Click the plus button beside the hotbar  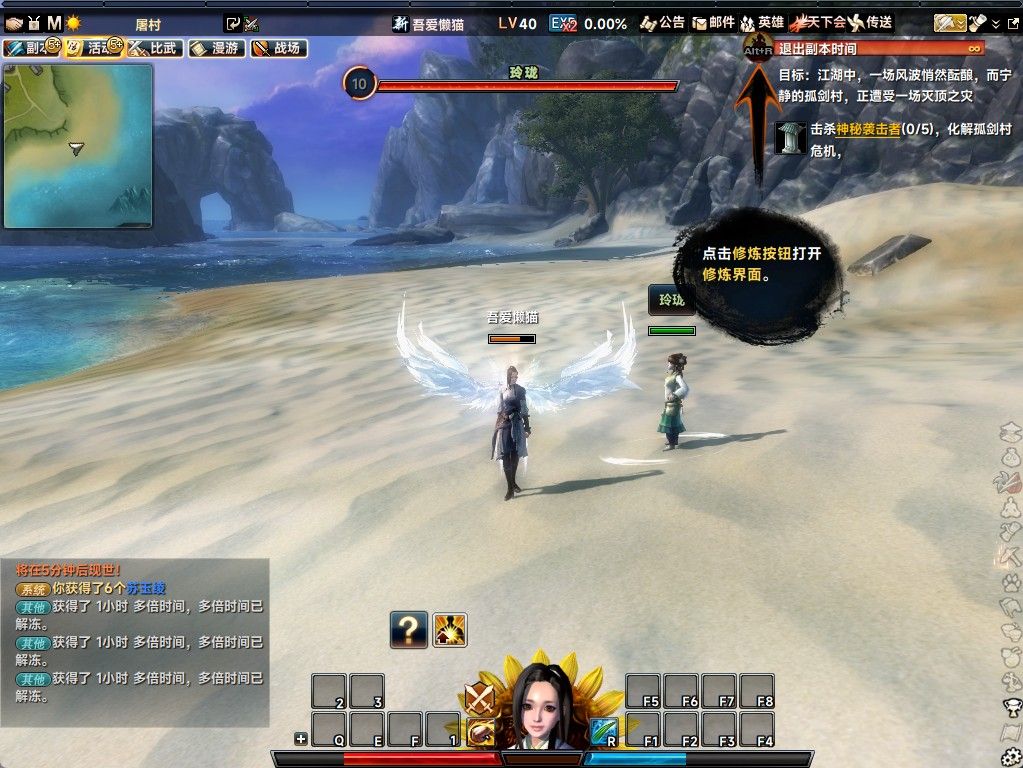click(x=300, y=739)
